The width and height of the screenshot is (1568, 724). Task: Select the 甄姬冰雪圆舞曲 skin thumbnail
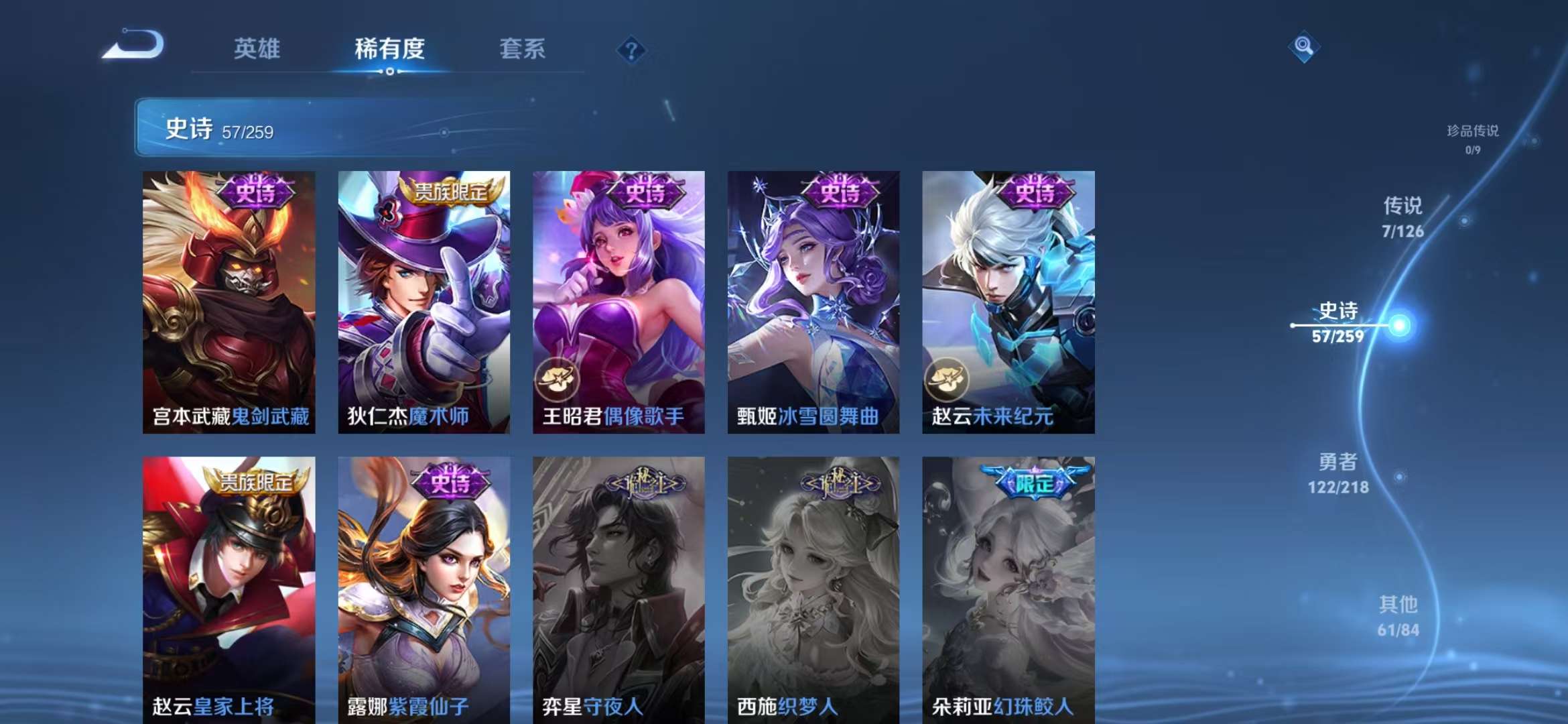(x=813, y=305)
